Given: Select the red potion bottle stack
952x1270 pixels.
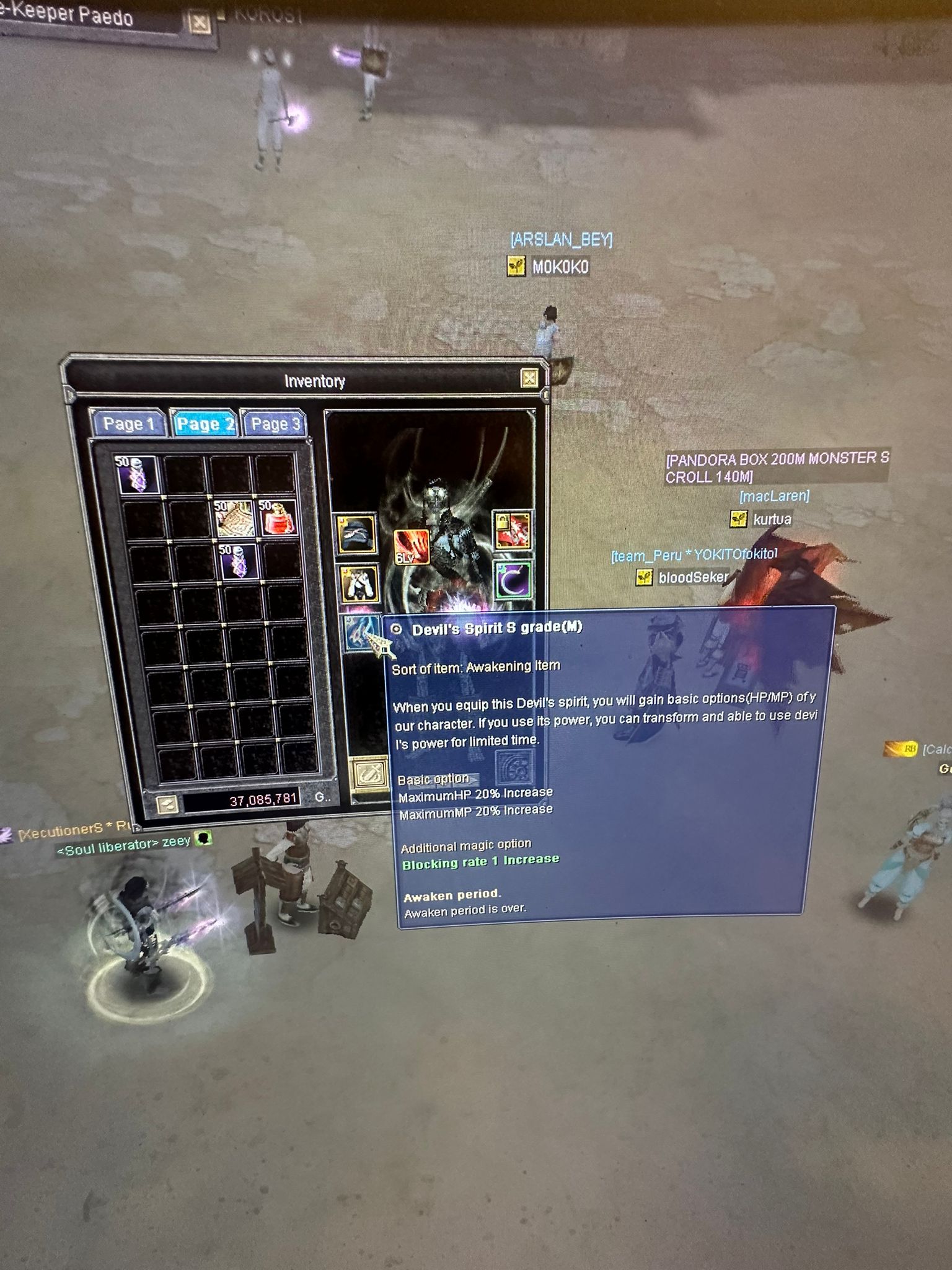Looking at the screenshot, I should click(277, 517).
